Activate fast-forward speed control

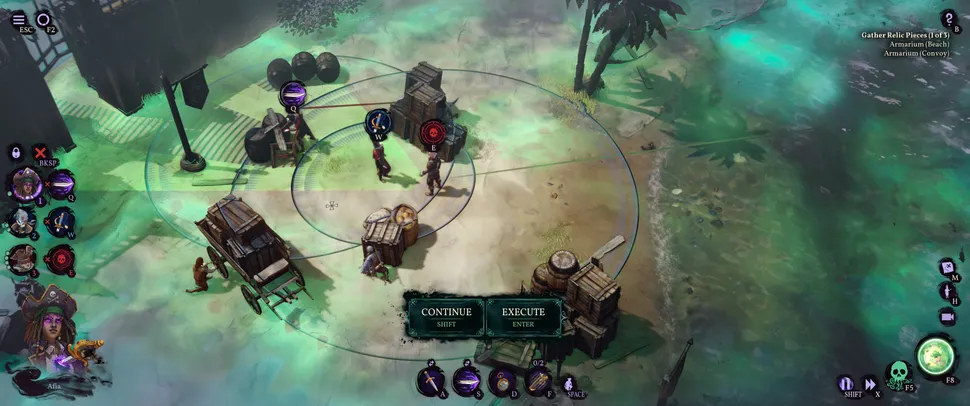tap(870, 383)
